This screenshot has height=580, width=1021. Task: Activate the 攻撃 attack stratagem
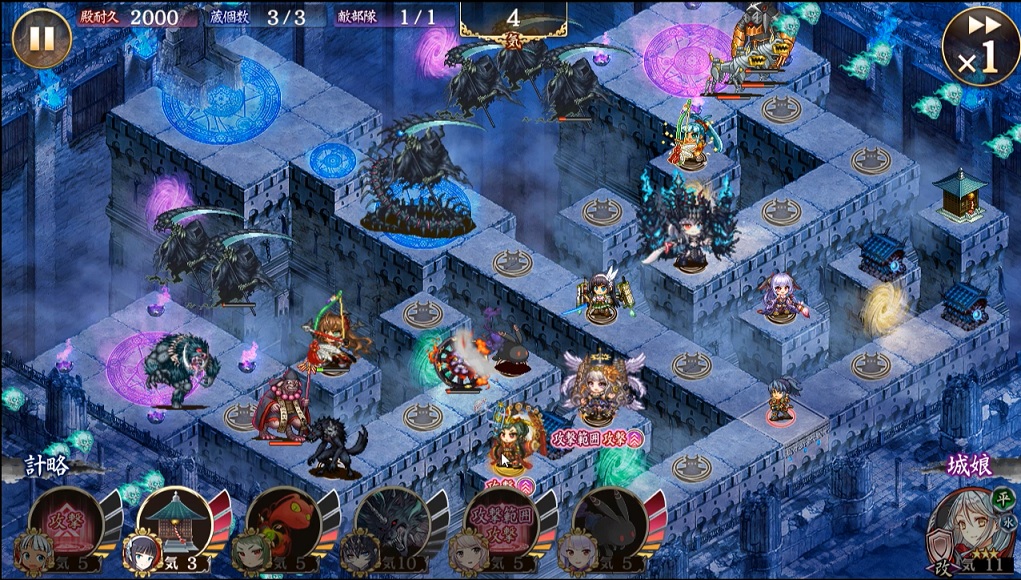click(64, 523)
